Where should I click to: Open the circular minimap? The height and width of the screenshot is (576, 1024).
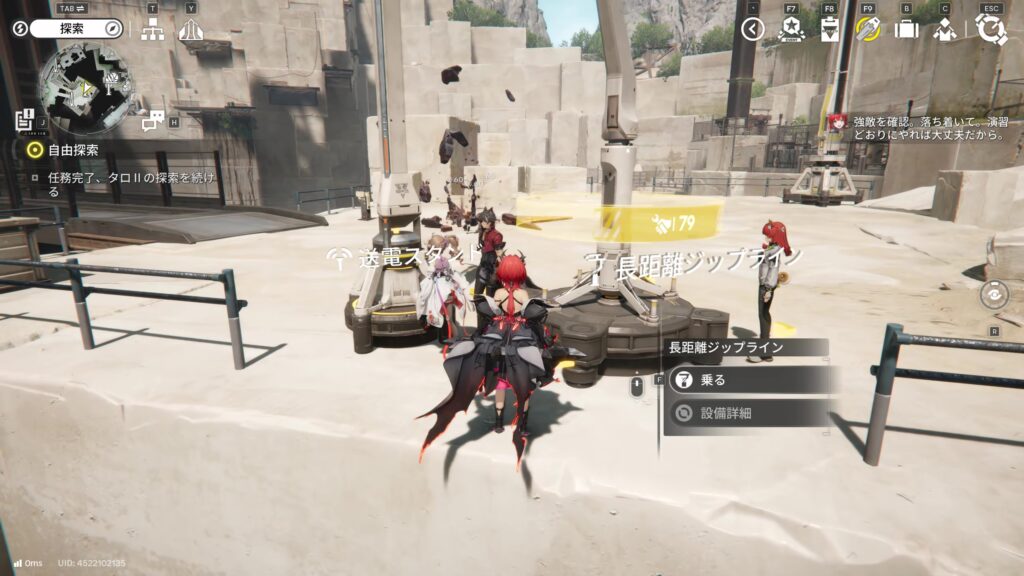(84, 88)
